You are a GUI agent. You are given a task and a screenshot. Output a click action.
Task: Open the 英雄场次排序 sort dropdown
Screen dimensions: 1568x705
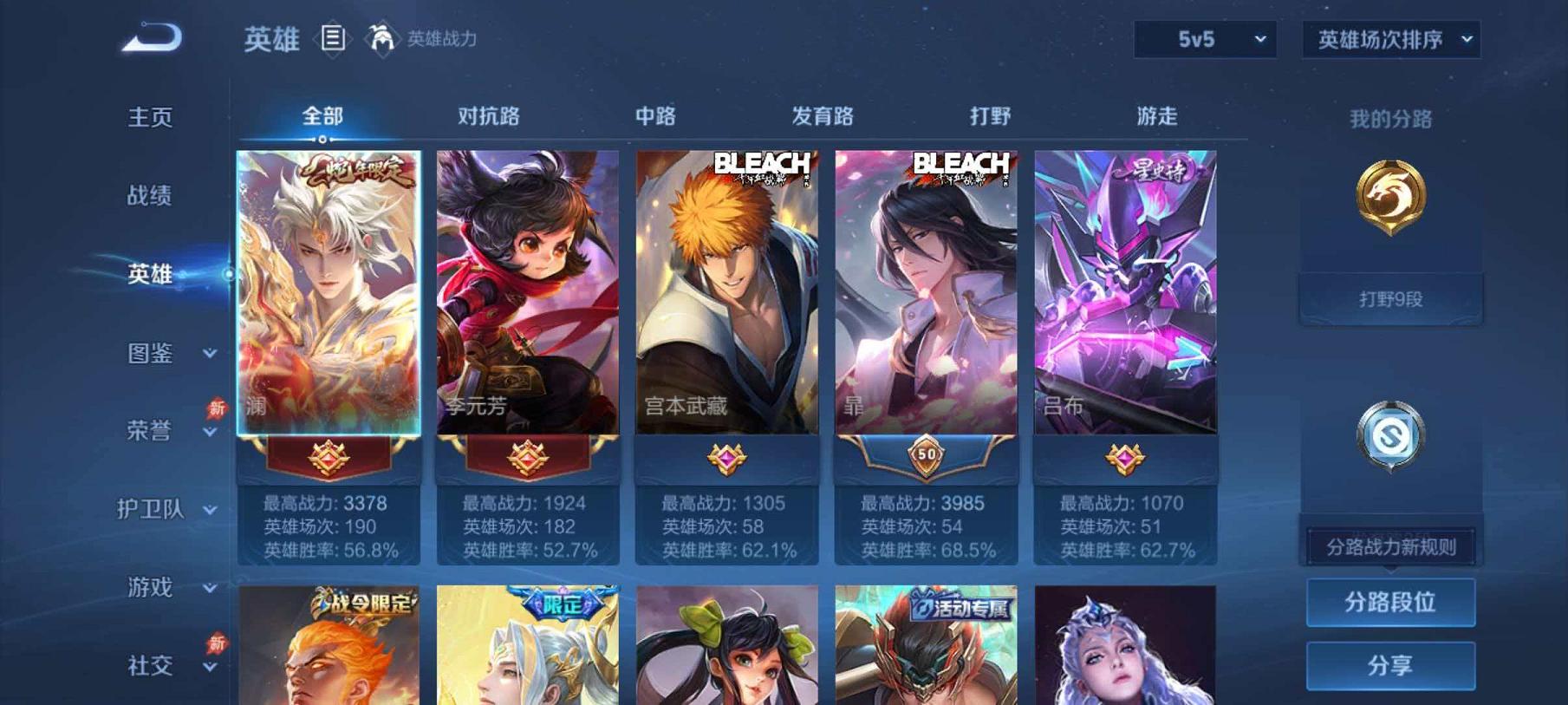(1391, 37)
